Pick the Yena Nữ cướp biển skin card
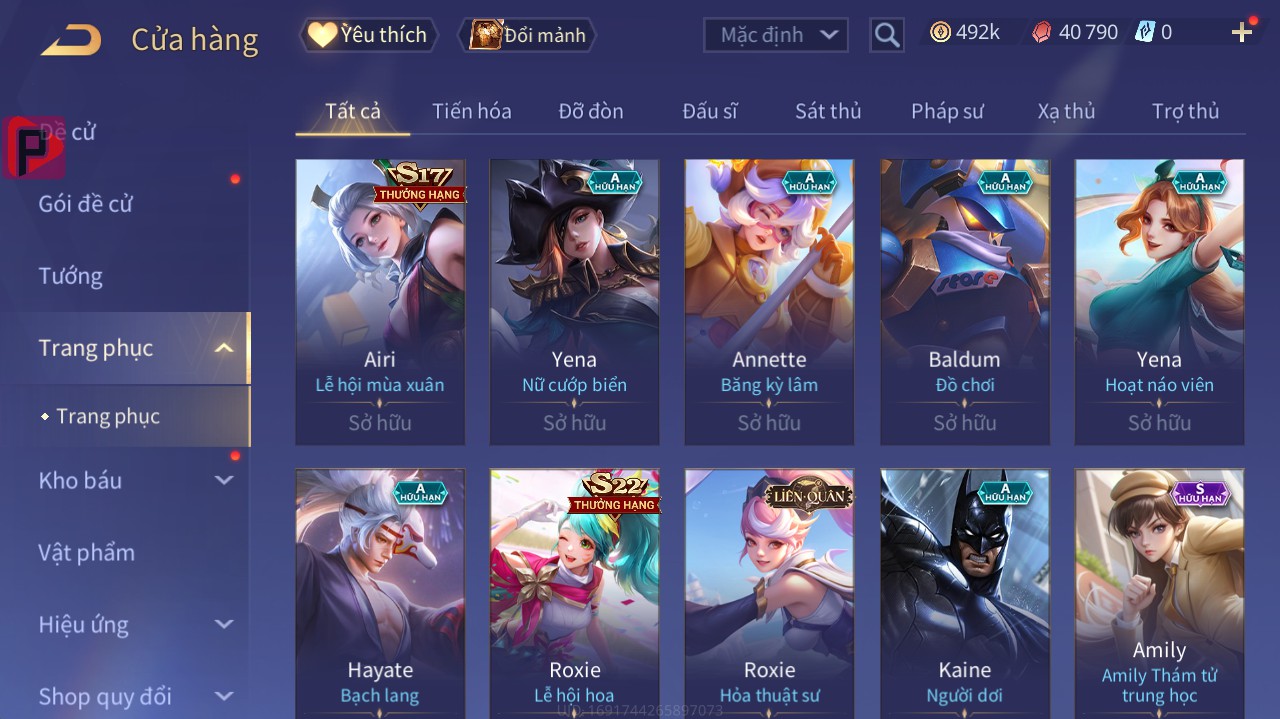Screen dimensions: 1280x719 [x=574, y=301]
